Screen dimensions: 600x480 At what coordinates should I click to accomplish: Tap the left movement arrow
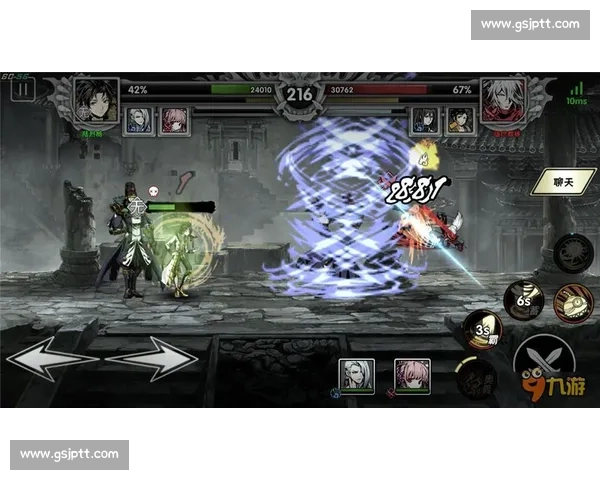click(x=50, y=359)
